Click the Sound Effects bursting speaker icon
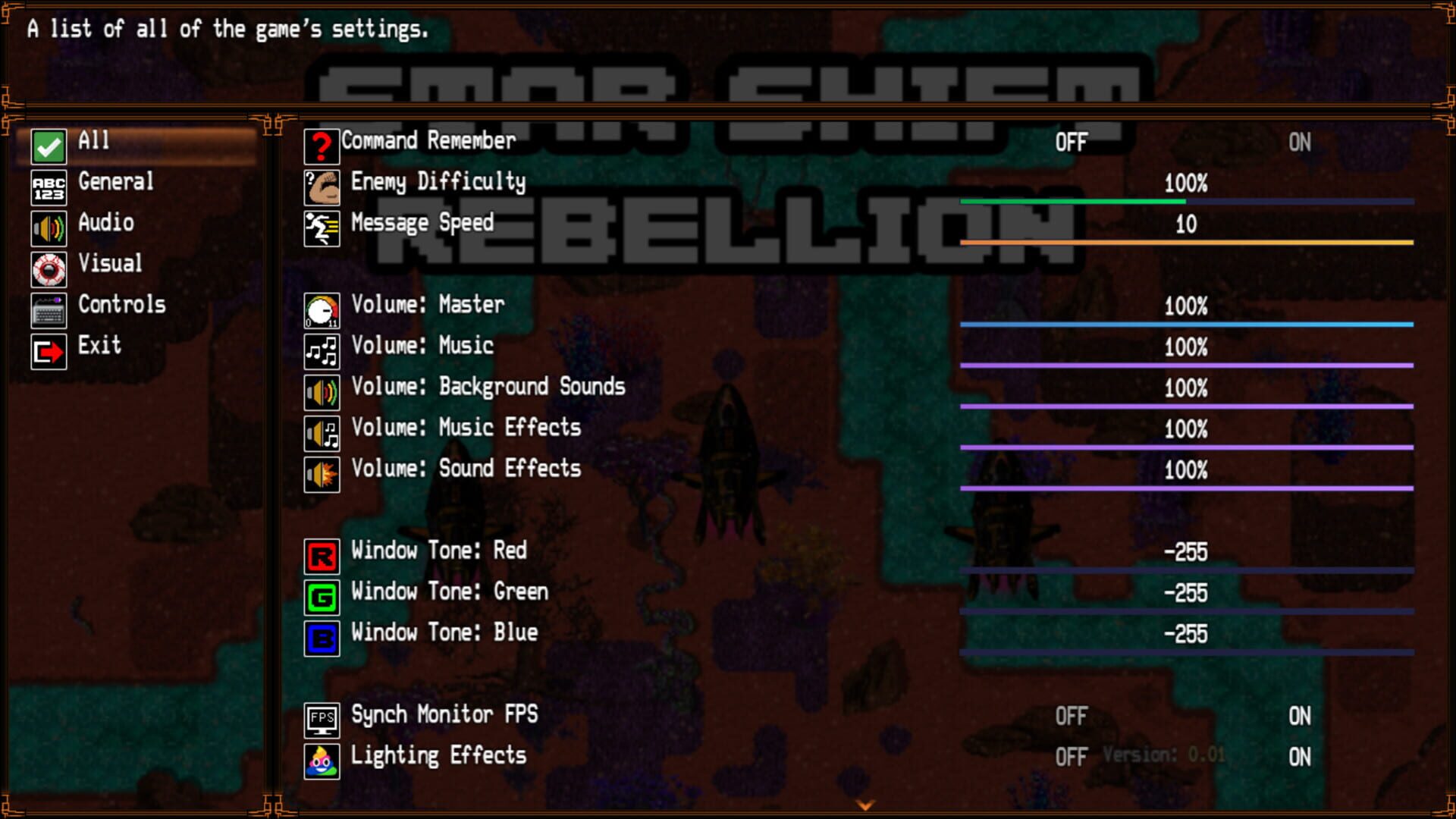Screen dimensions: 1456x819 [322, 475]
